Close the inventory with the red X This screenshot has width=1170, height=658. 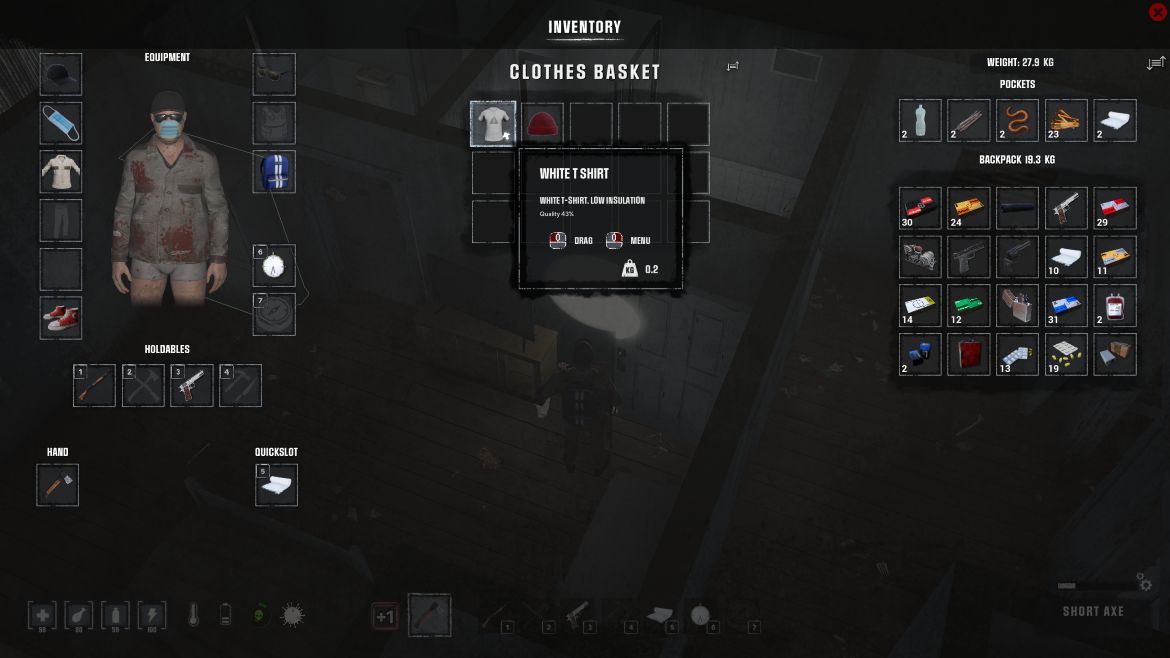pos(1158,12)
